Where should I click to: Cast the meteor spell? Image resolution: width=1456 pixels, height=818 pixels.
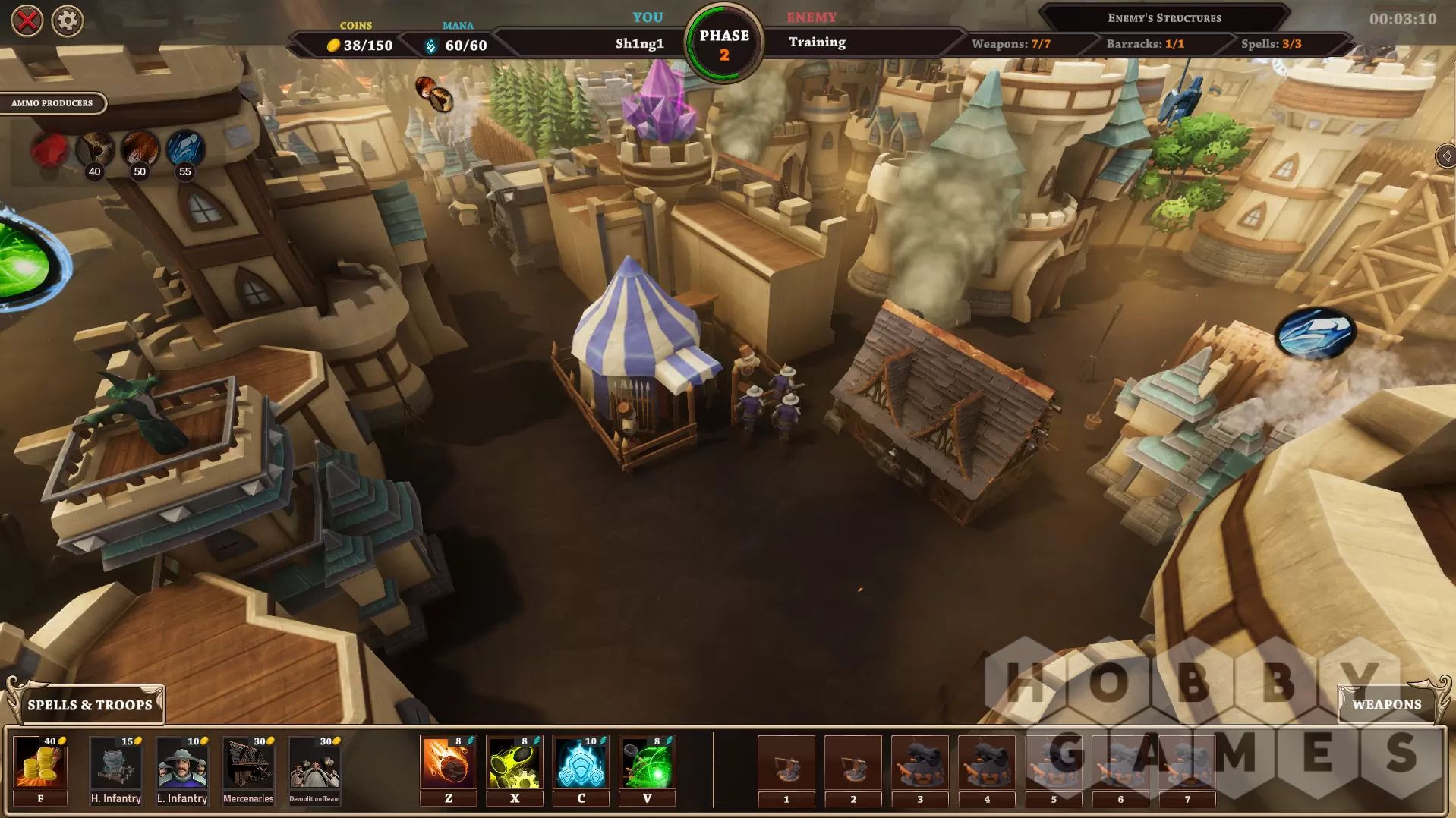point(448,763)
